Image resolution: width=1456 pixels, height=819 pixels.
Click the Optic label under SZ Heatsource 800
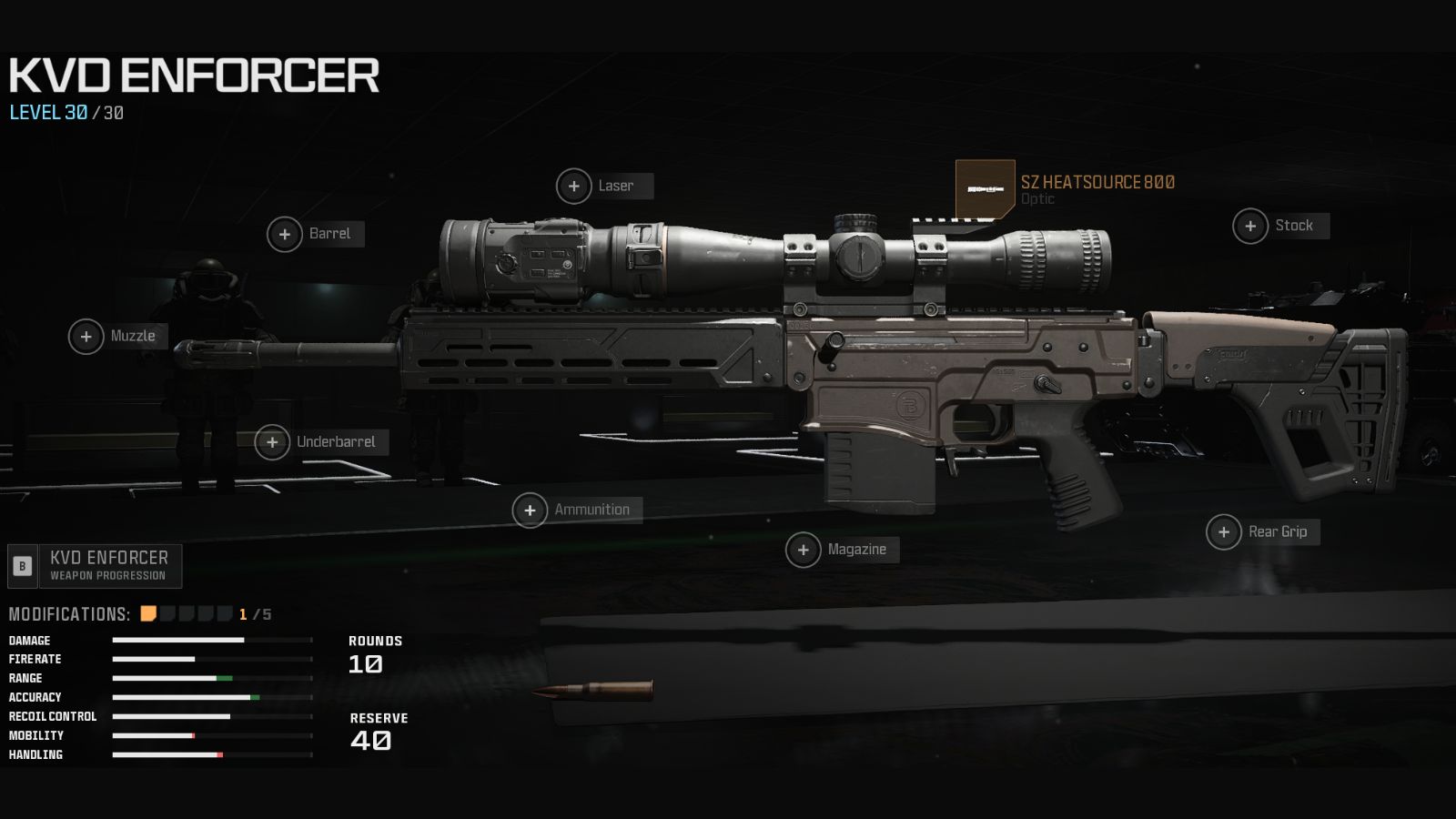(1040, 198)
